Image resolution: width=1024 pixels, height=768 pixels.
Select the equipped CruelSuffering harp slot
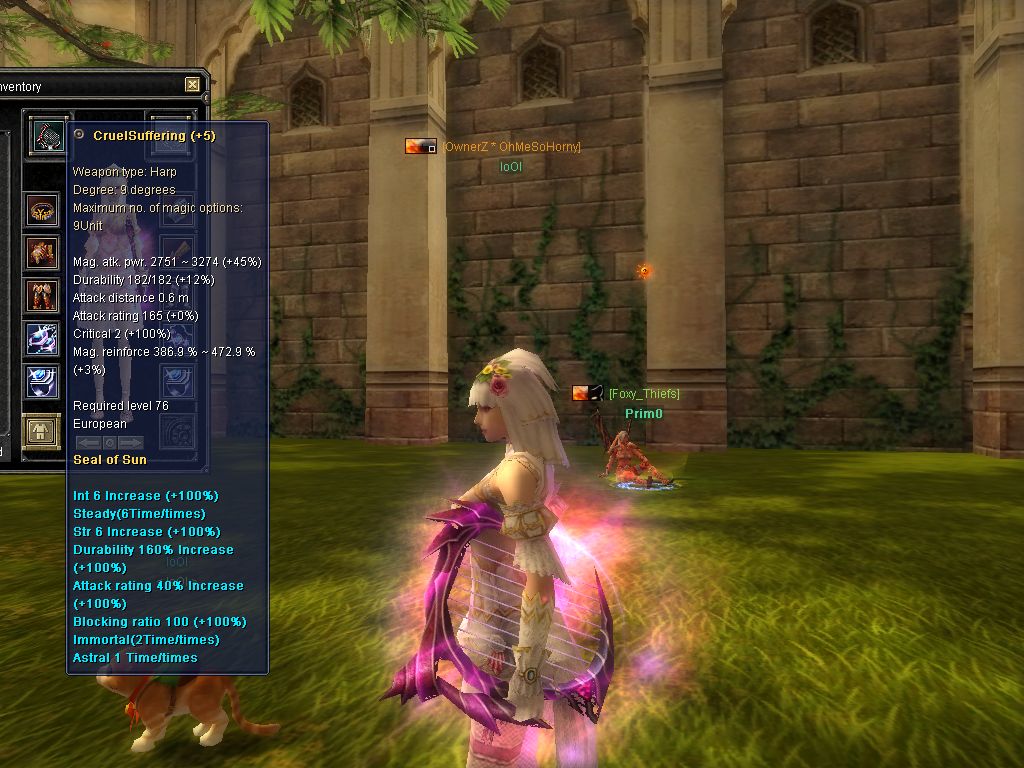click(45, 134)
